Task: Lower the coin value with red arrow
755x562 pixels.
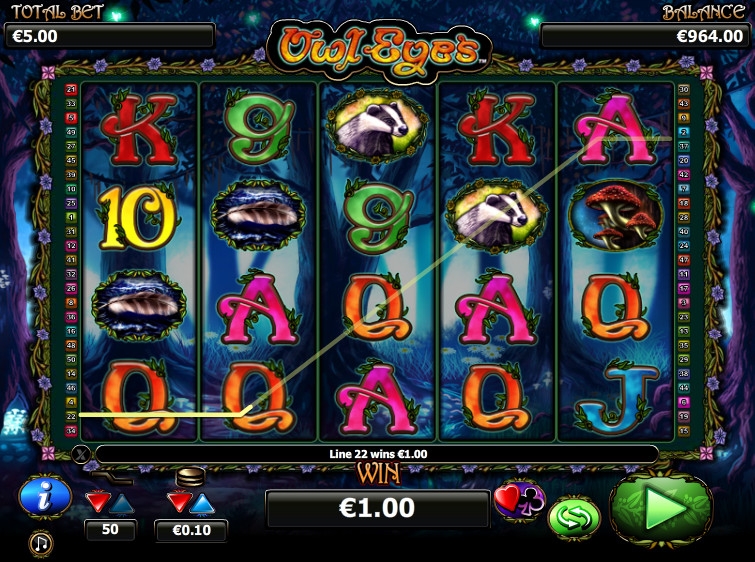Action: pyautogui.click(x=178, y=501)
